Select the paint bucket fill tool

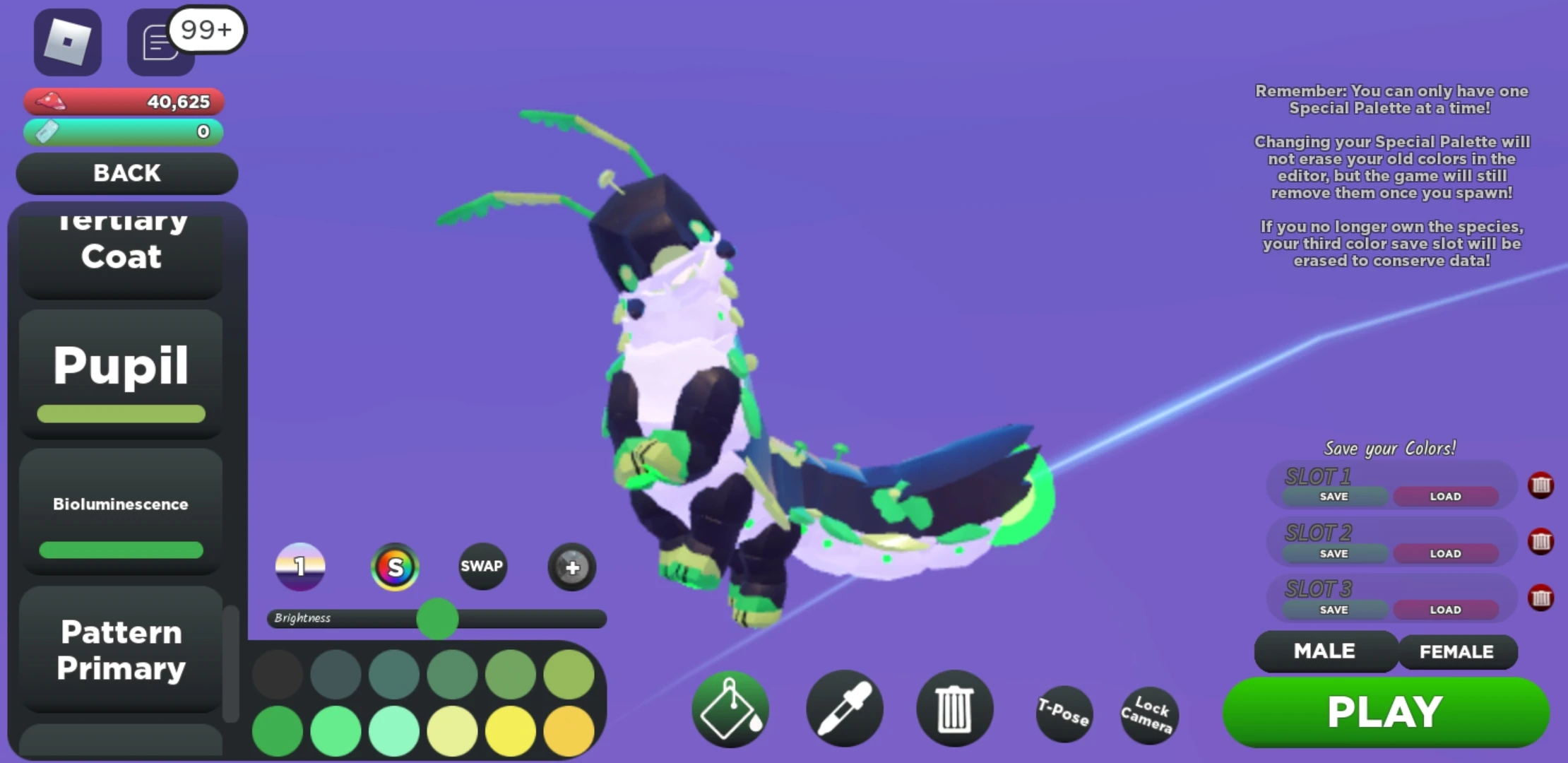coord(731,709)
